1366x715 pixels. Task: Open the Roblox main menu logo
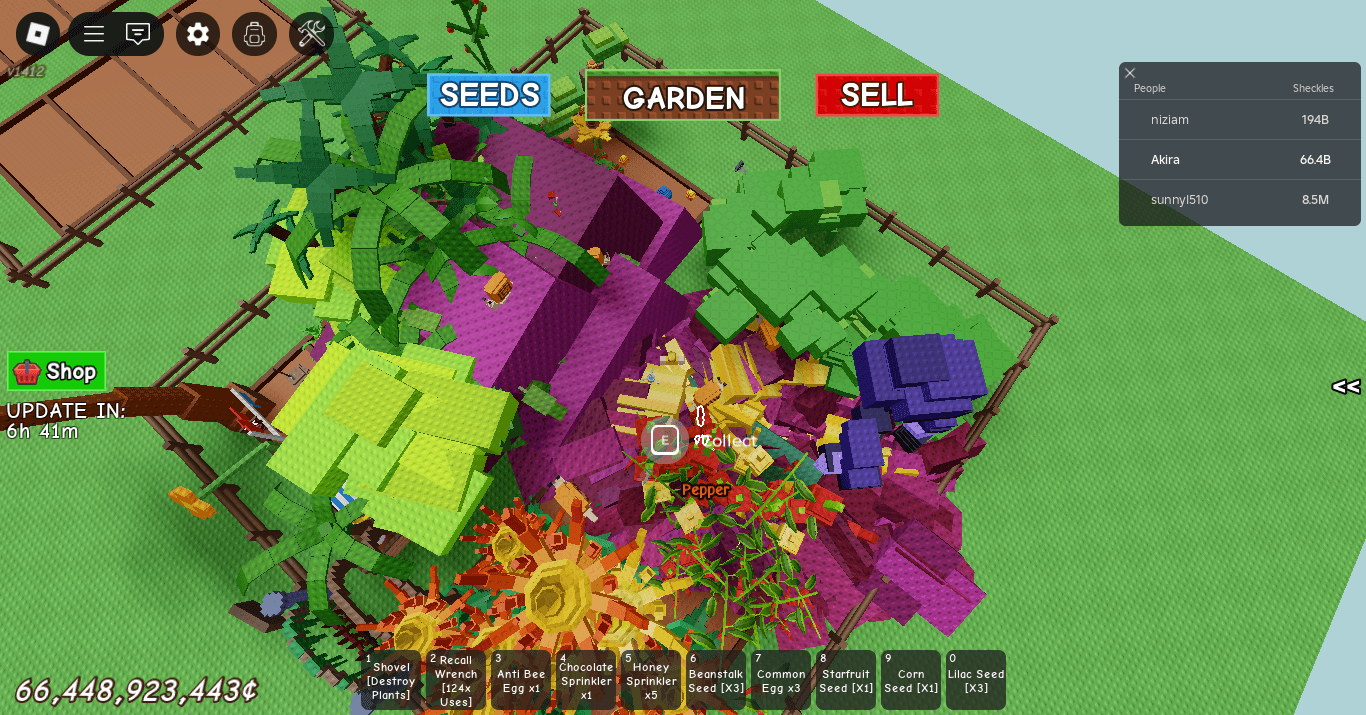(x=38, y=34)
